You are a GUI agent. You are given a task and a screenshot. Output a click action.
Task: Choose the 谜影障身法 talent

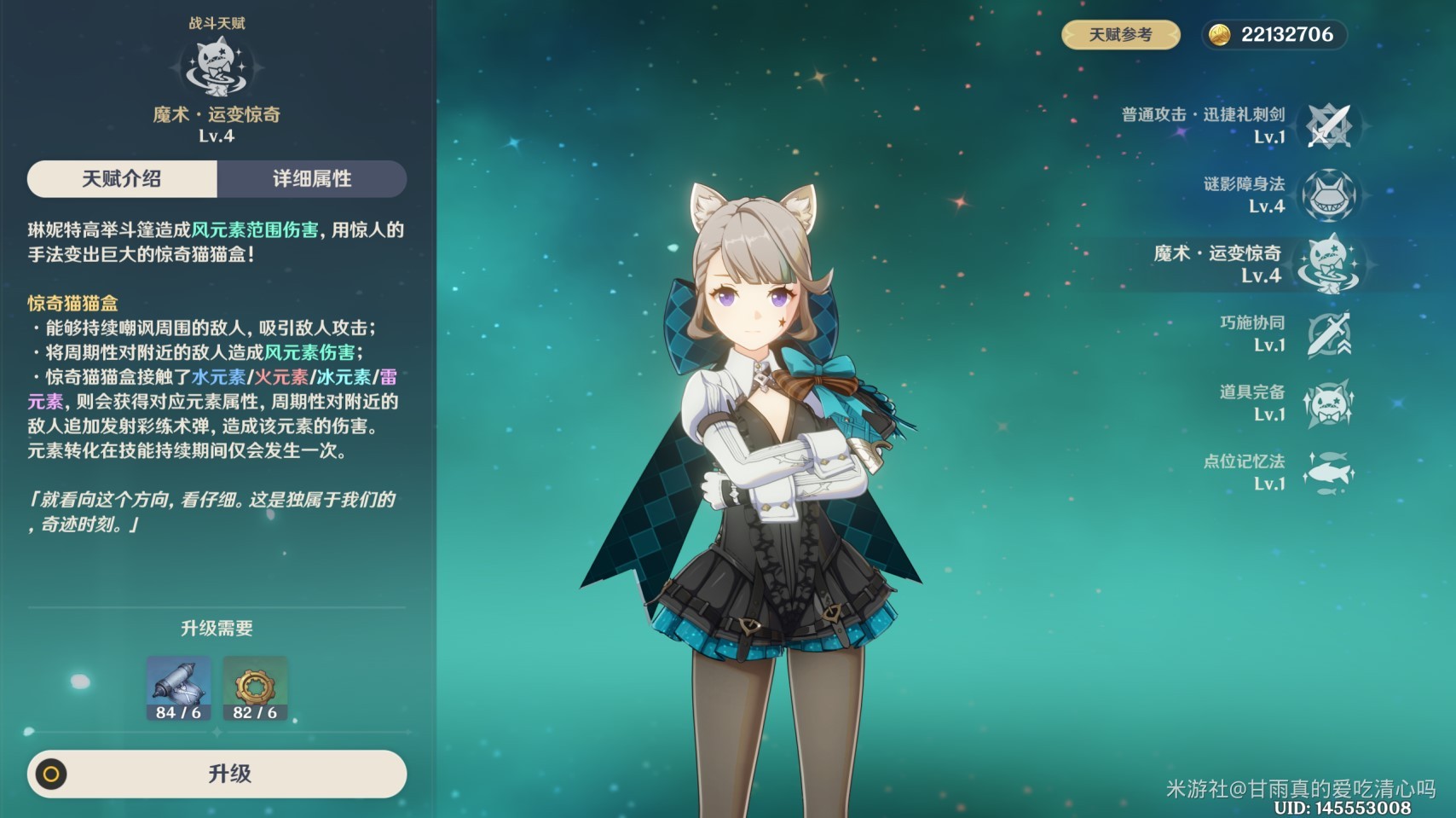[x=1328, y=195]
